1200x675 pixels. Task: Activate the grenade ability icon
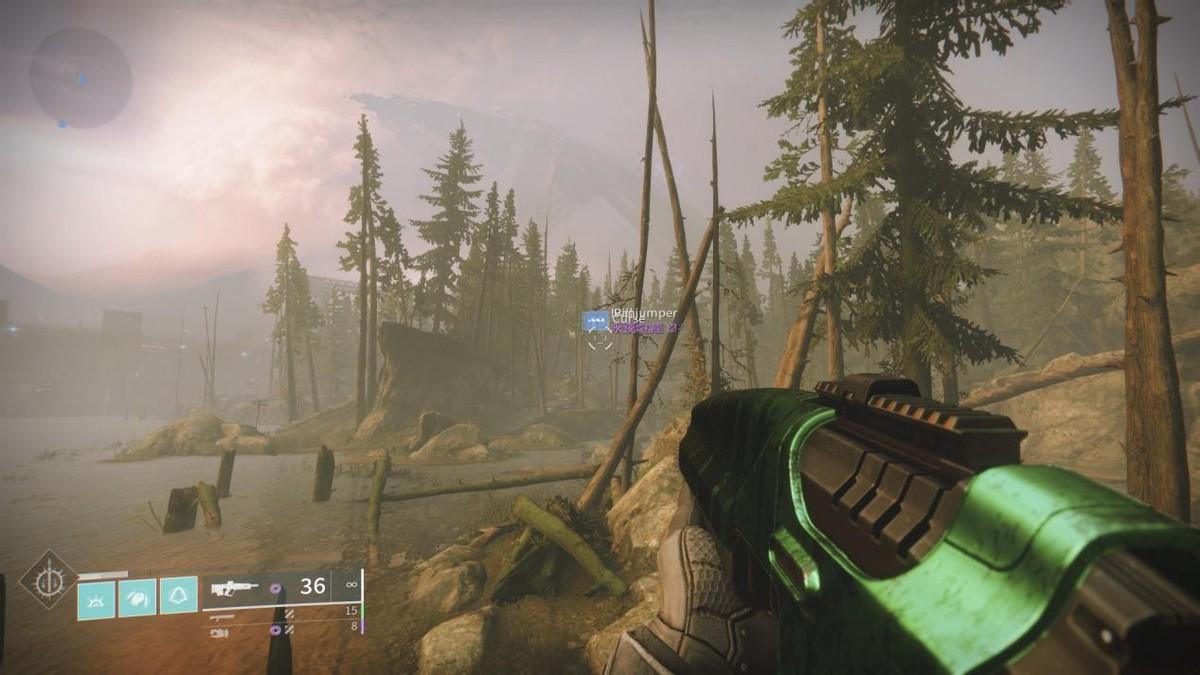click(x=97, y=597)
